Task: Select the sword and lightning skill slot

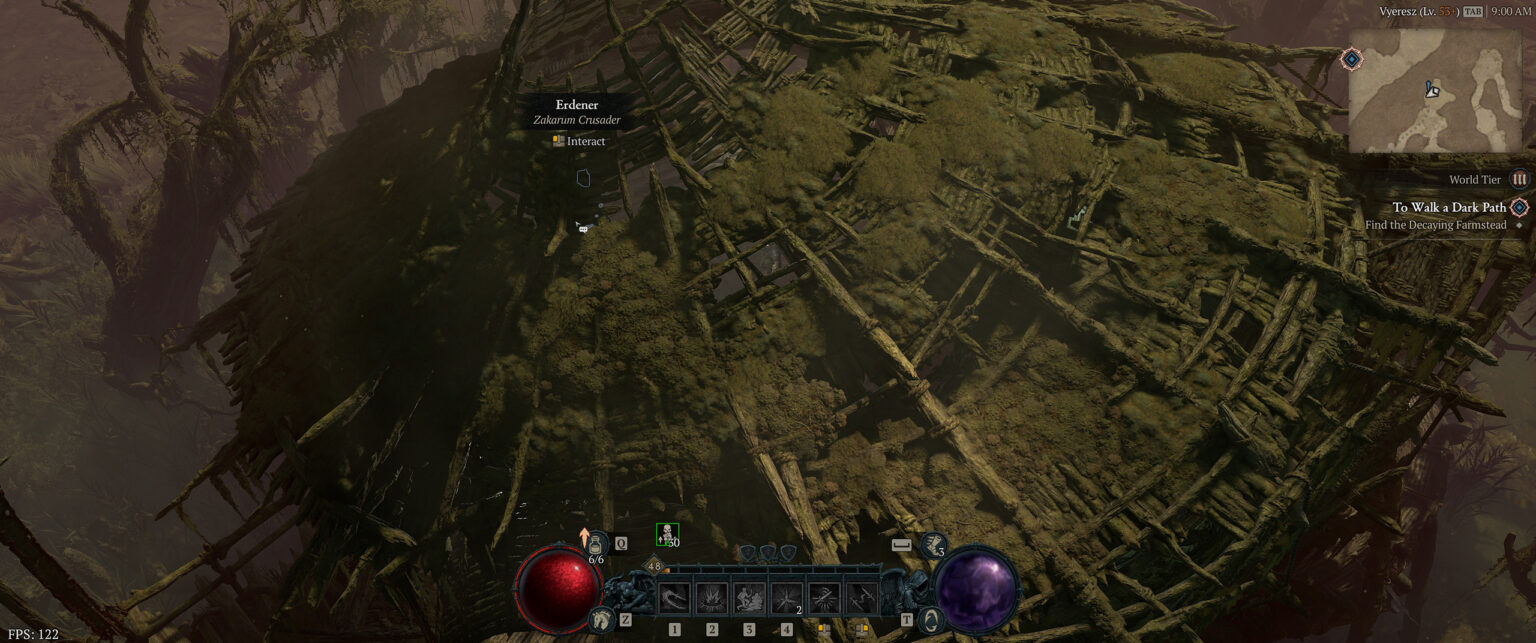Action: [861, 599]
